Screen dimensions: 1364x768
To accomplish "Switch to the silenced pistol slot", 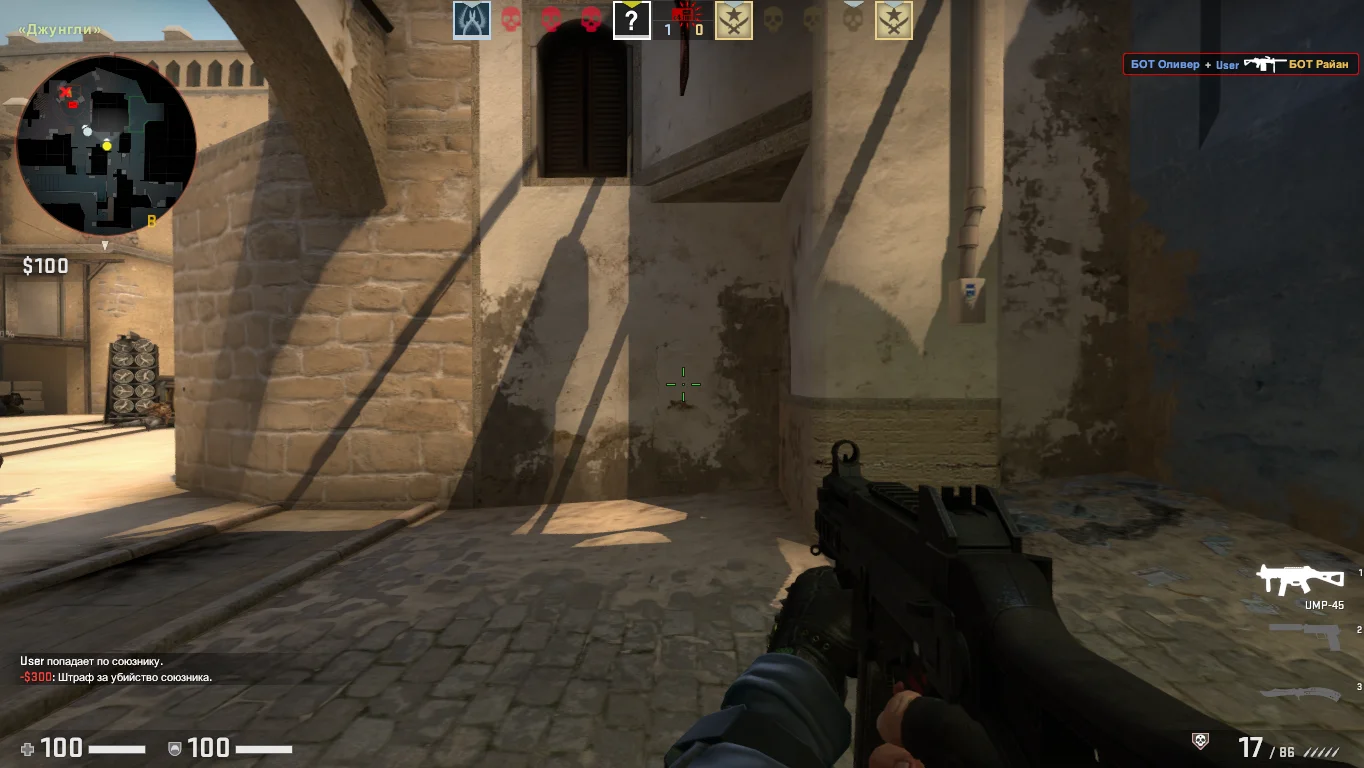I will coord(1306,634).
